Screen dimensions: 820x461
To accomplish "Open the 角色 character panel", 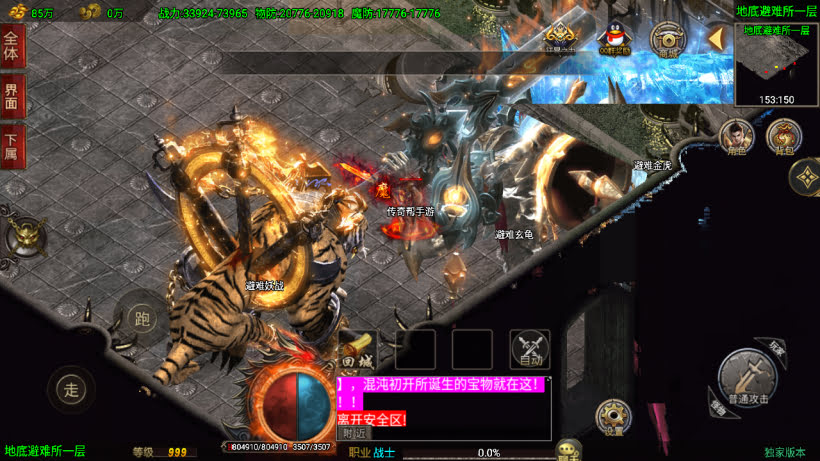I will click(x=737, y=137).
